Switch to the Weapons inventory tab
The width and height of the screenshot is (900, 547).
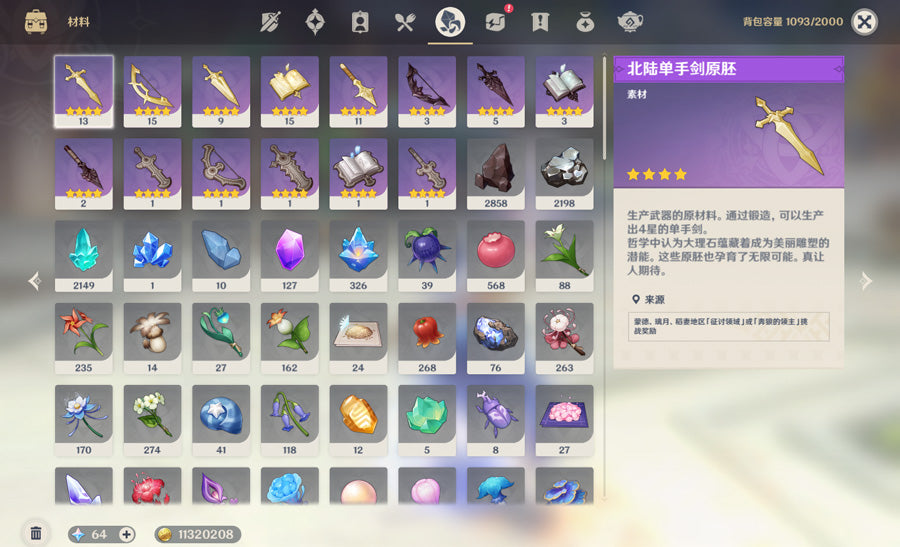click(270, 22)
